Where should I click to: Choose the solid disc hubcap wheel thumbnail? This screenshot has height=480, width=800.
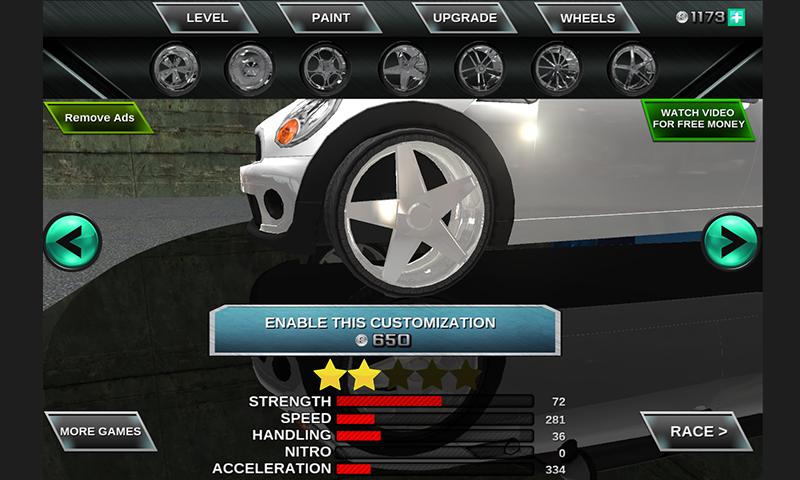pyautogui.click(x=249, y=67)
